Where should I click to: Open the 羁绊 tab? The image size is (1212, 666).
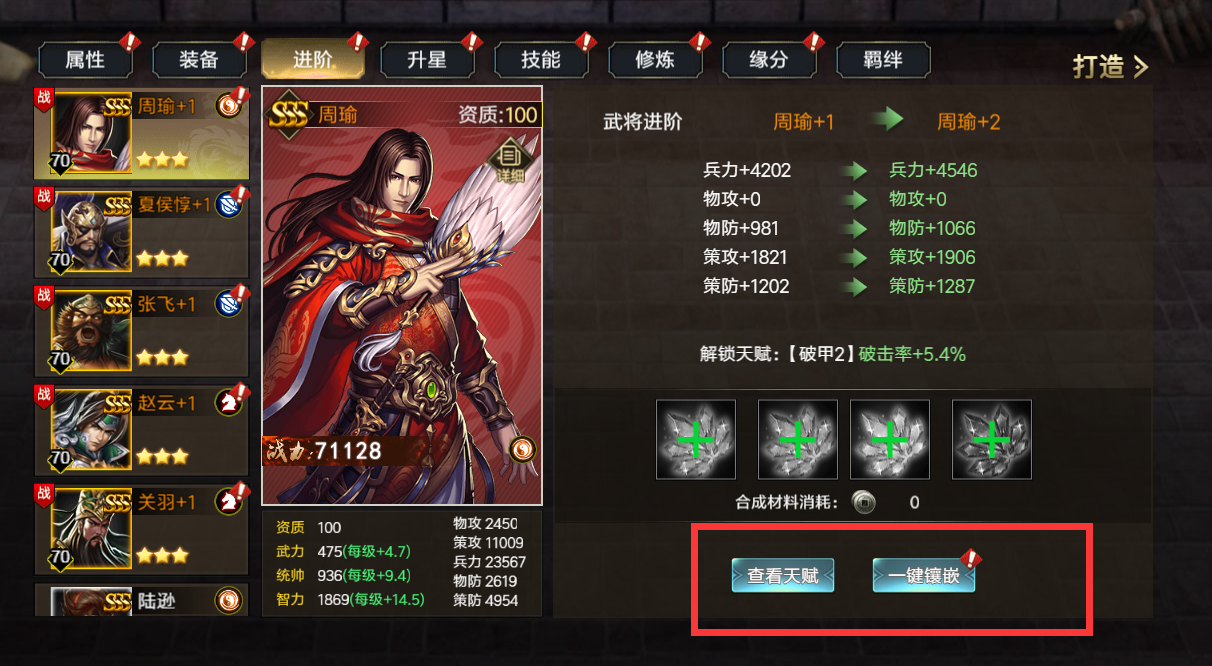[883, 60]
